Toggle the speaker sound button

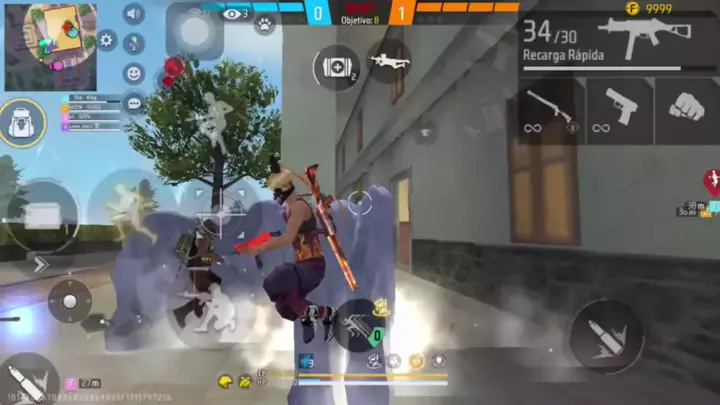[x=134, y=13]
